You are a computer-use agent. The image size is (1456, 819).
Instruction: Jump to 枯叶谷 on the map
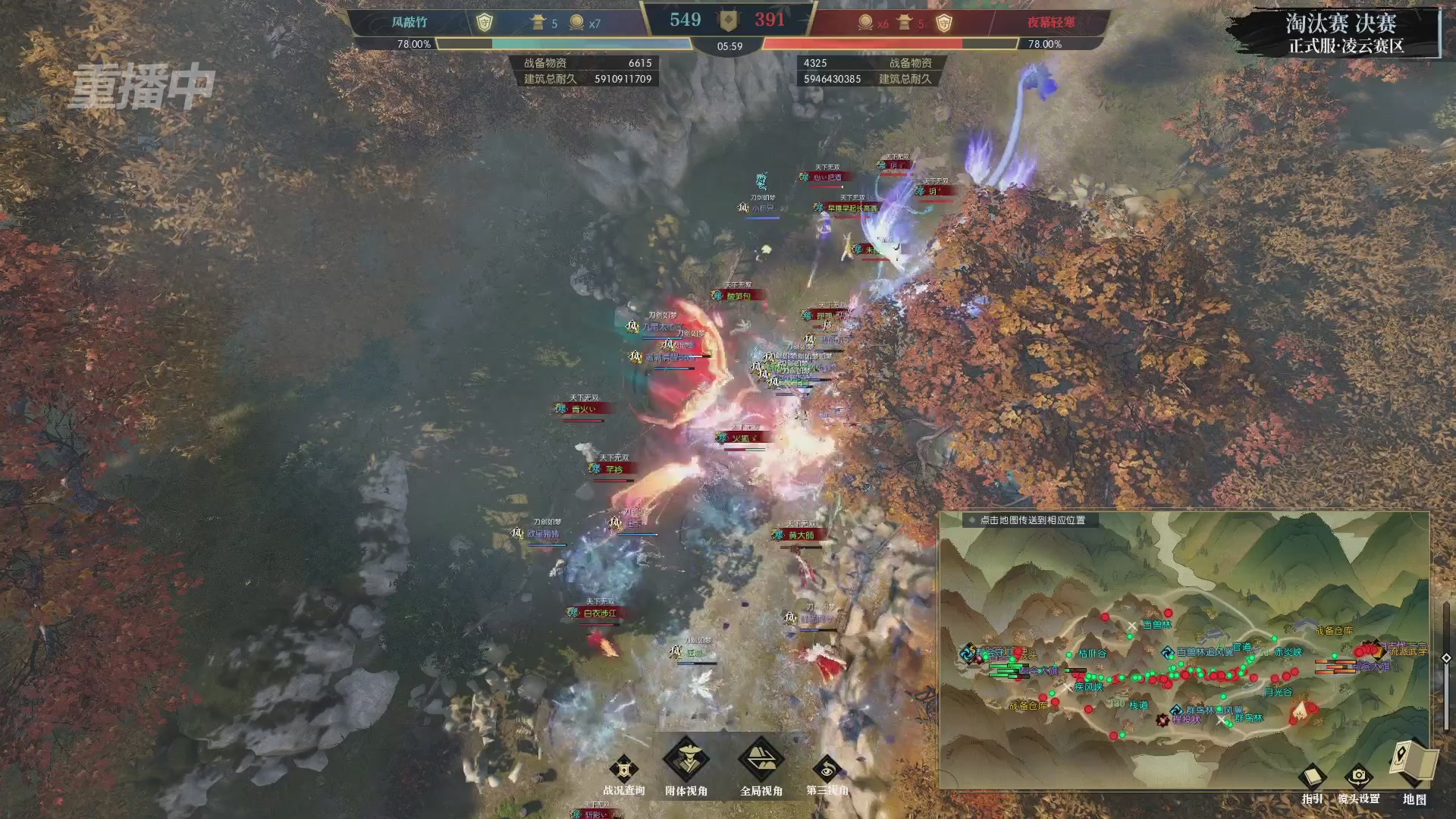click(1092, 654)
